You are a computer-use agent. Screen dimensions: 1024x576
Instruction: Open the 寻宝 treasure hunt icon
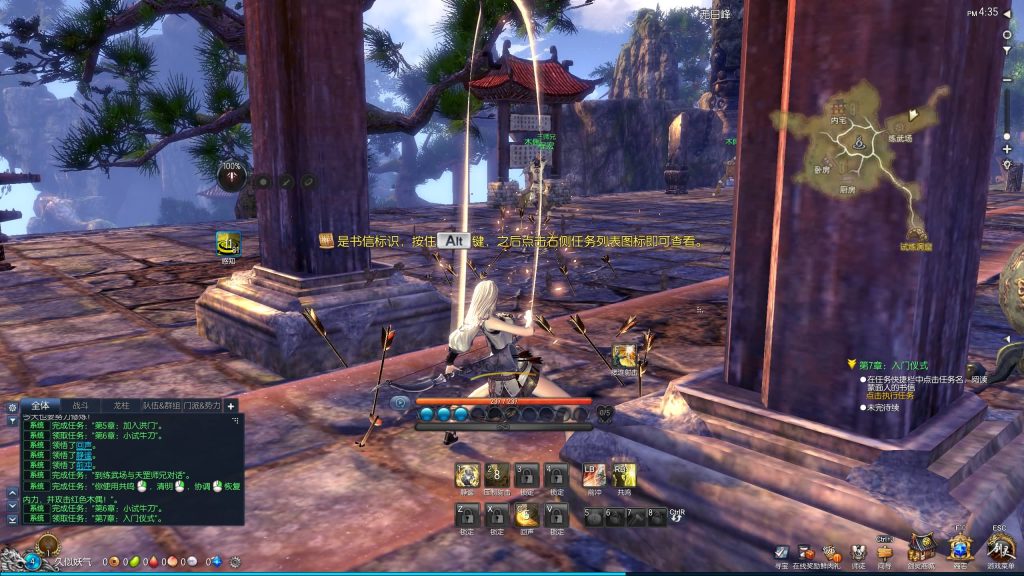pyautogui.click(x=782, y=552)
